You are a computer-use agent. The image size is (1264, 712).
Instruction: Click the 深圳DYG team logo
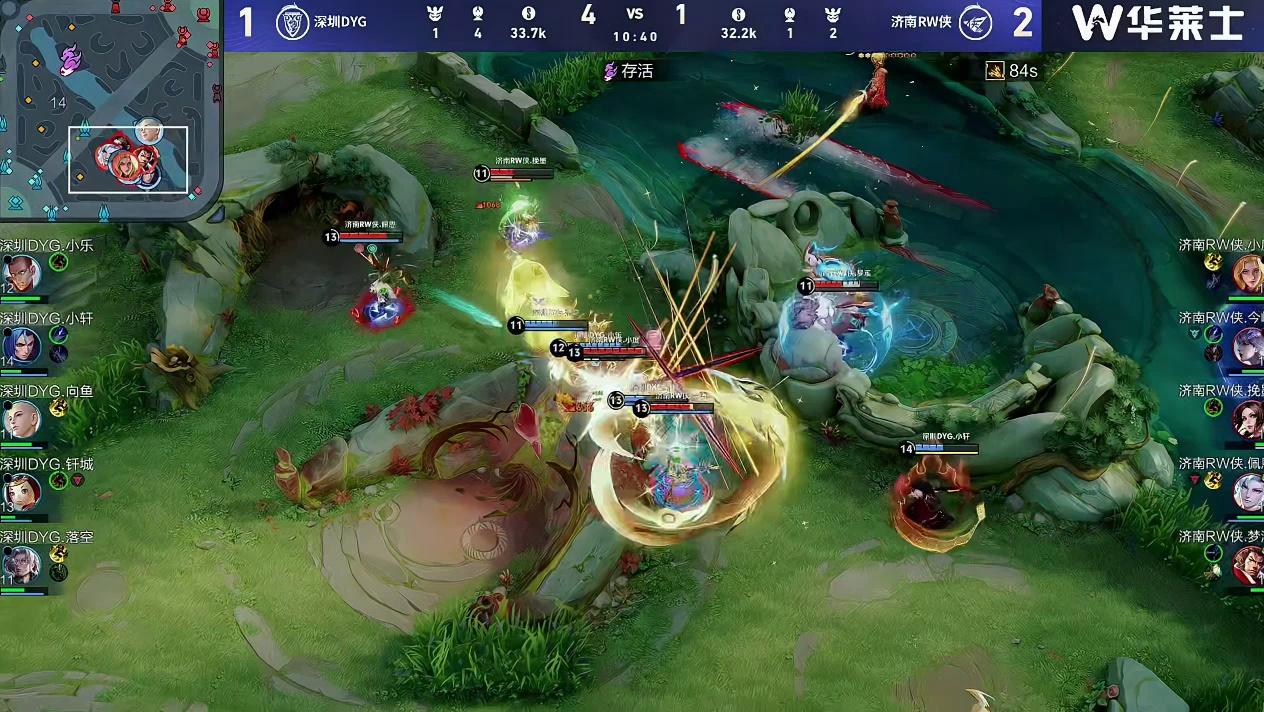pos(292,23)
